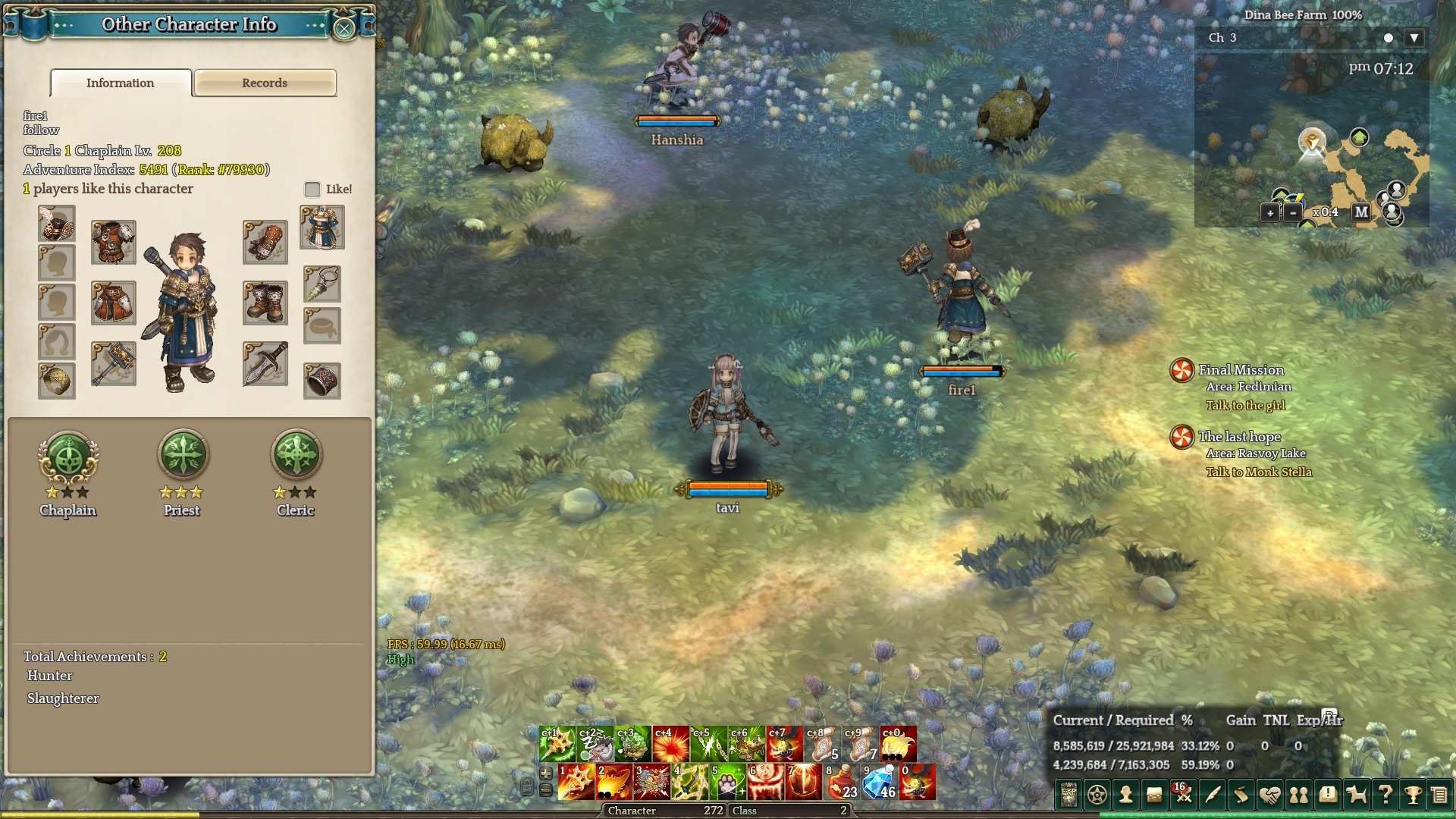Select the Final Mission quest tracker
The width and height of the screenshot is (1456, 819).
tap(1241, 370)
